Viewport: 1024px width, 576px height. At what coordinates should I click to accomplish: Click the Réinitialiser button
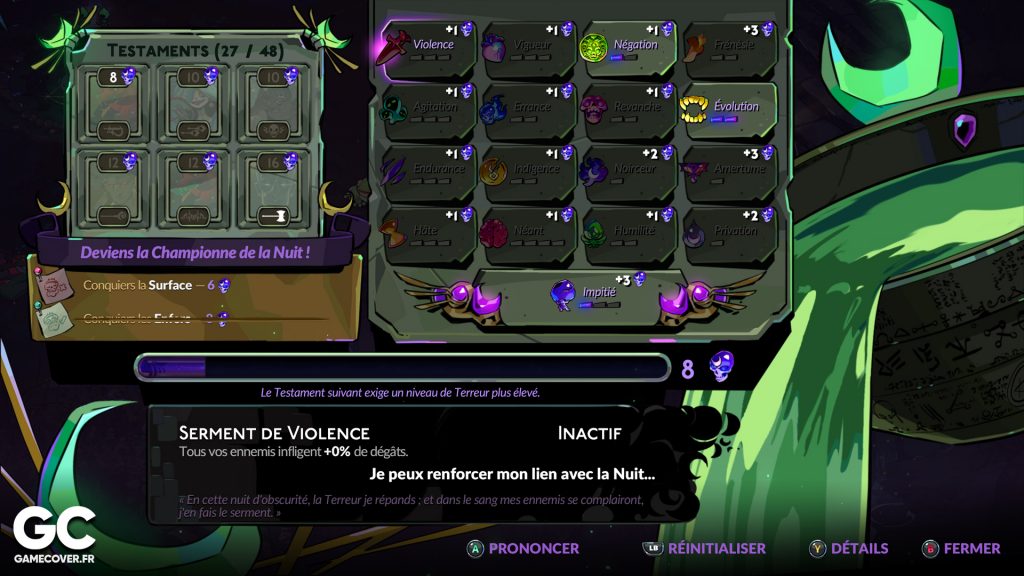705,548
